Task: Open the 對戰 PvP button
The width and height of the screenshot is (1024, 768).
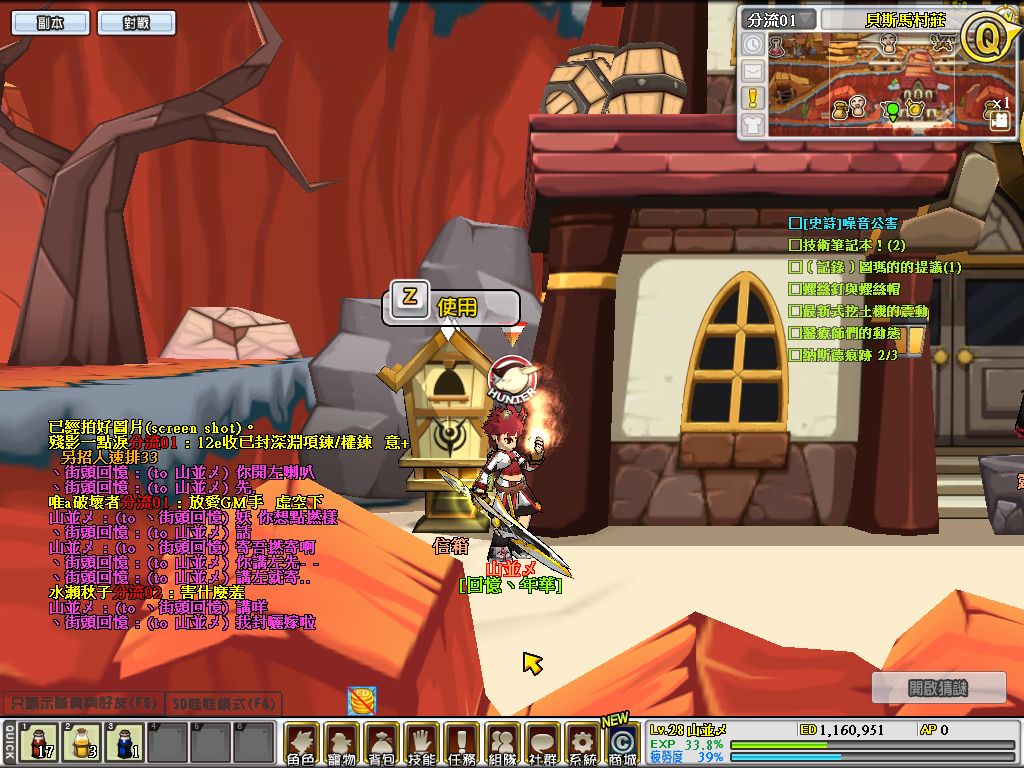Action: 136,23
